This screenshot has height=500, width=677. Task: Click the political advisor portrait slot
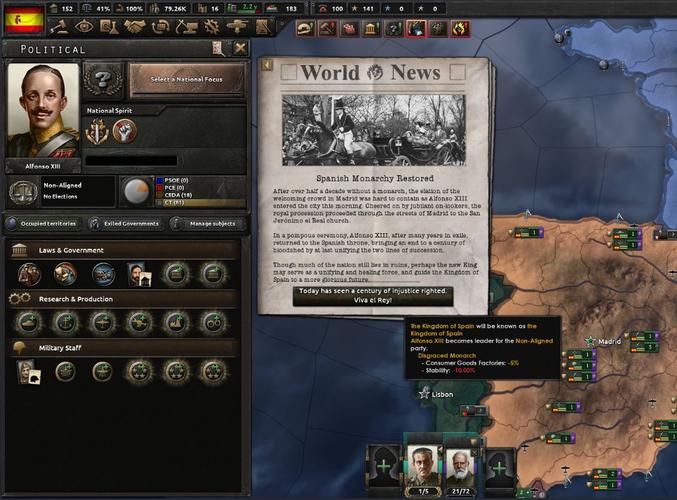(x=137, y=273)
